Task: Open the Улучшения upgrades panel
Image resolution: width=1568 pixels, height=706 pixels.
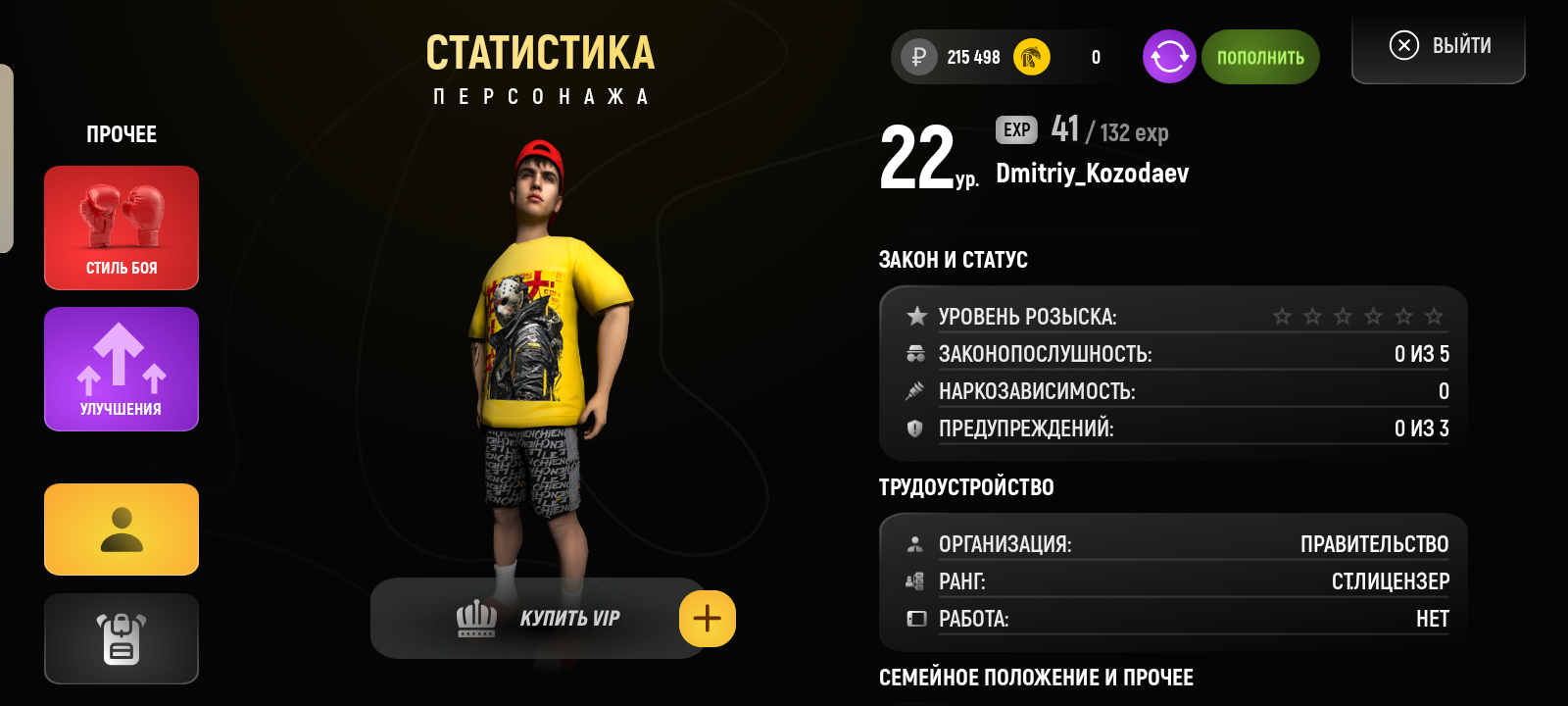Action: click(121, 369)
